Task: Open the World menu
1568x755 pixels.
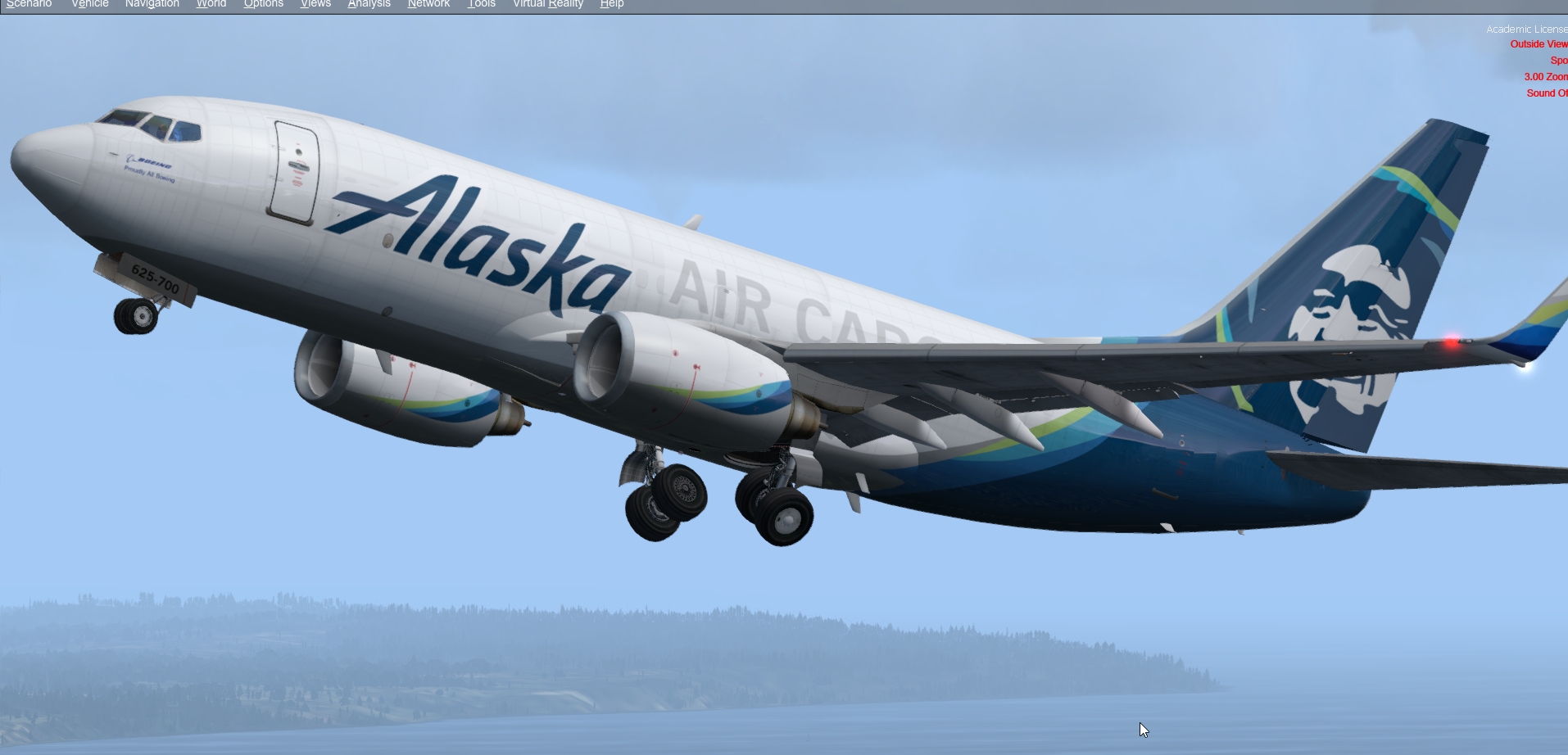Action: 210,4
